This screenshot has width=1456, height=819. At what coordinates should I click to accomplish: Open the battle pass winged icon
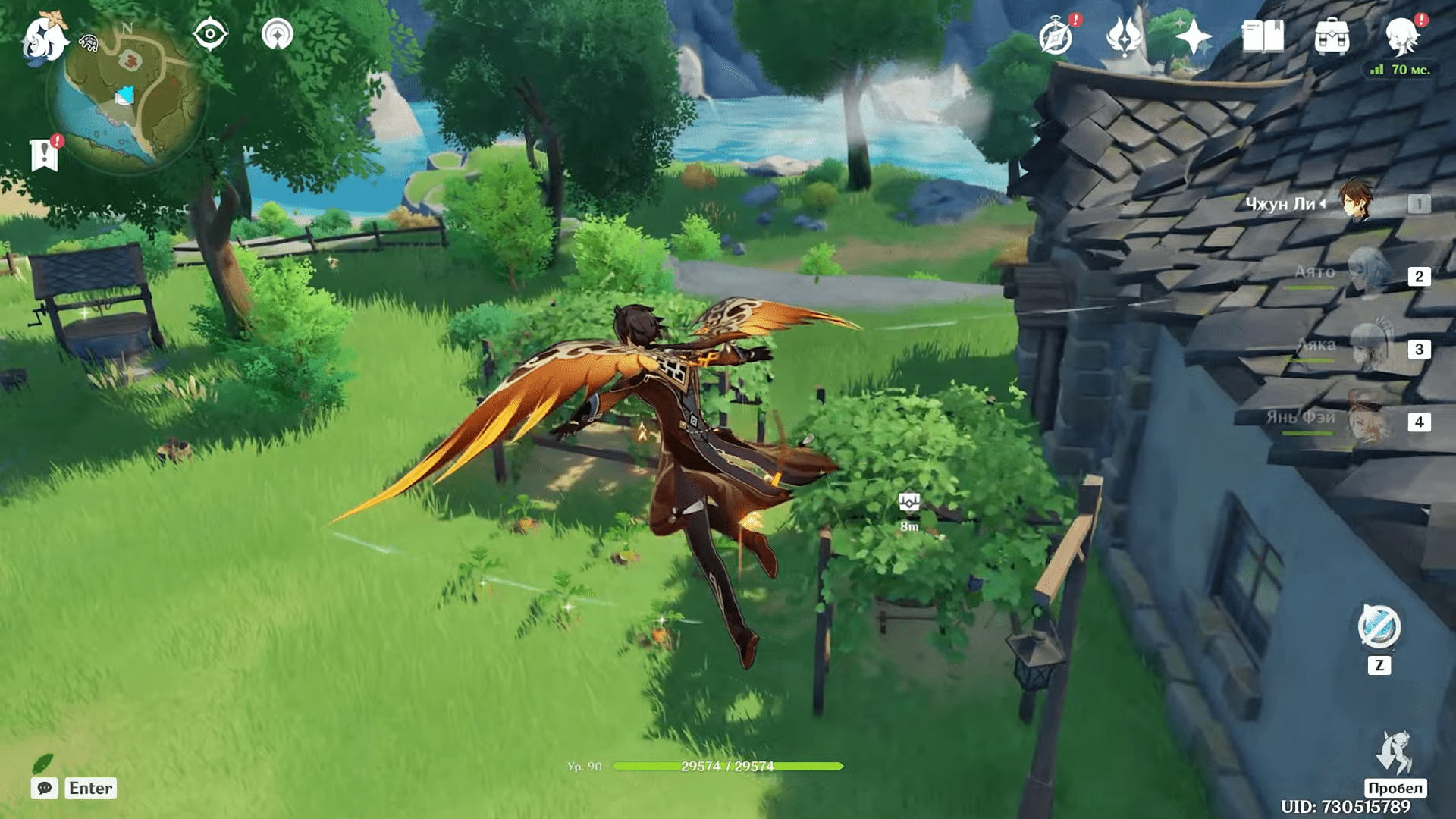click(x=1124, y=36)
